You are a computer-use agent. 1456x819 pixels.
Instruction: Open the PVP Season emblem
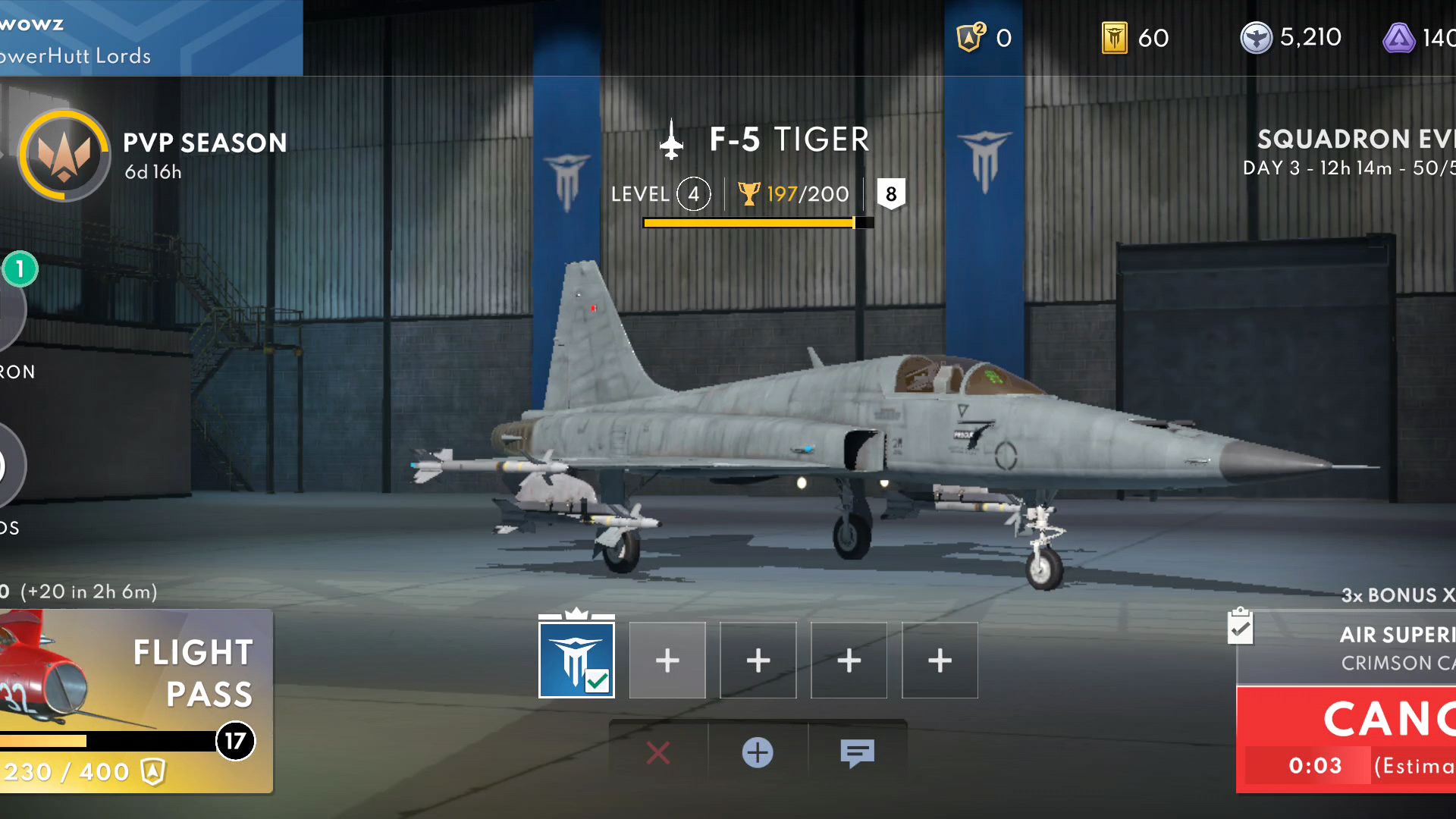tap(64, 155)
